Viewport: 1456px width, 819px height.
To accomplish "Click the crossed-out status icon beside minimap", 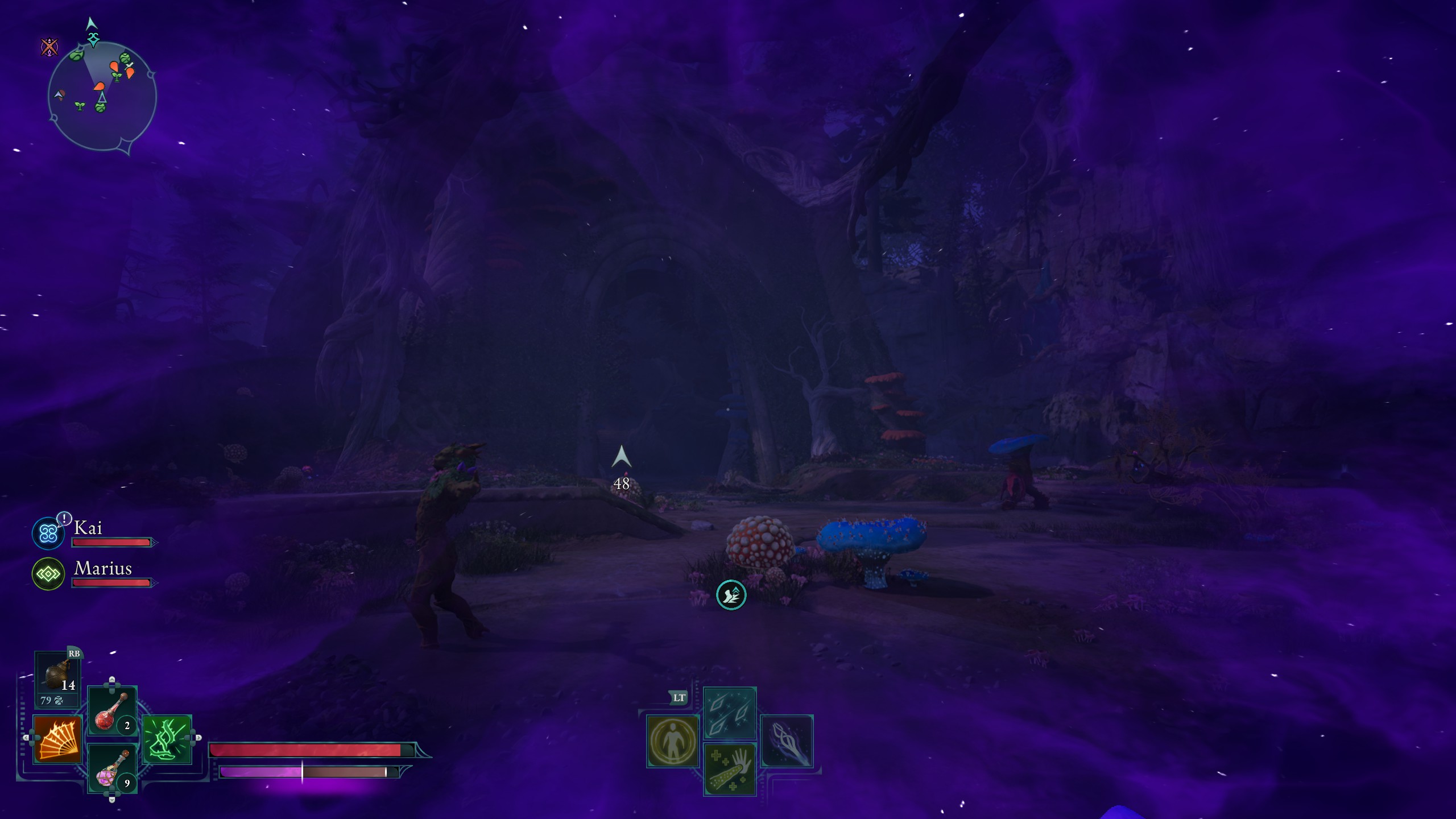I will tap(49, 47).
